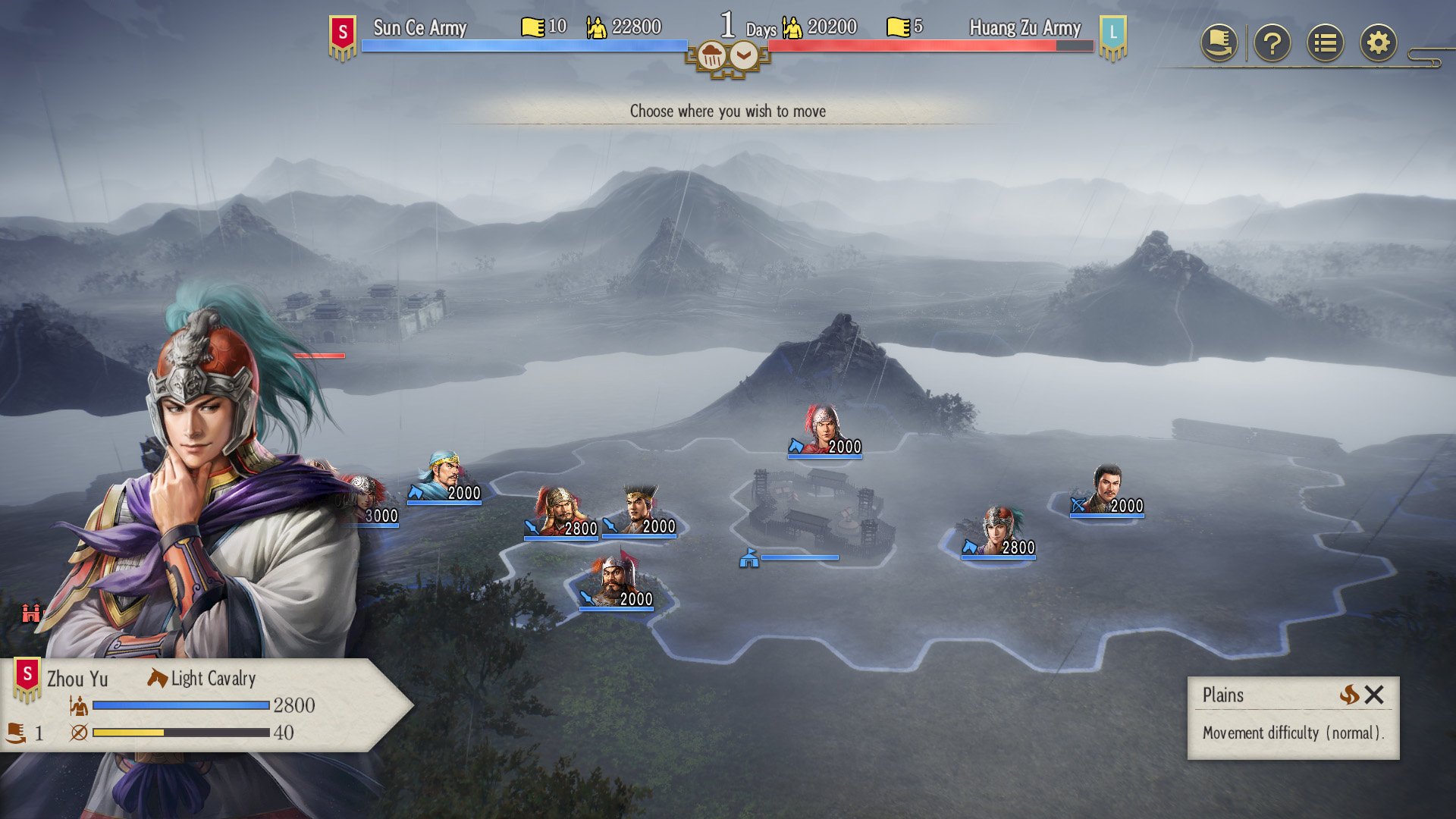Open the list menu button
This screenshot has height=819, width=1456.
(1325, 43)
